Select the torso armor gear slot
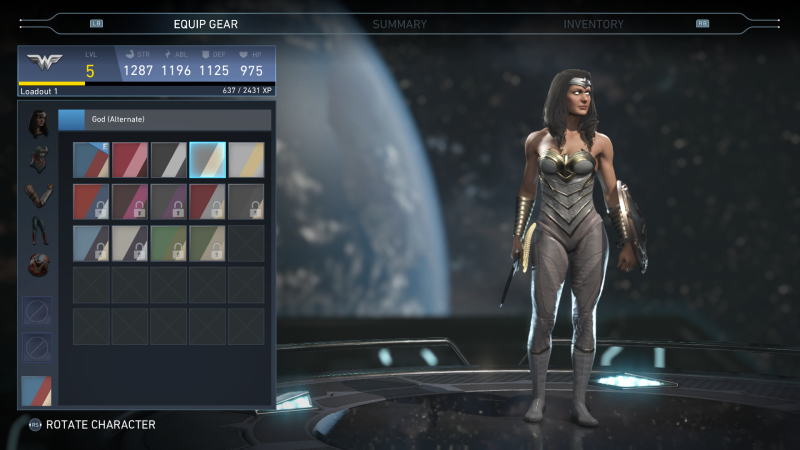This screenshot has height=450, width=800. 39,160
